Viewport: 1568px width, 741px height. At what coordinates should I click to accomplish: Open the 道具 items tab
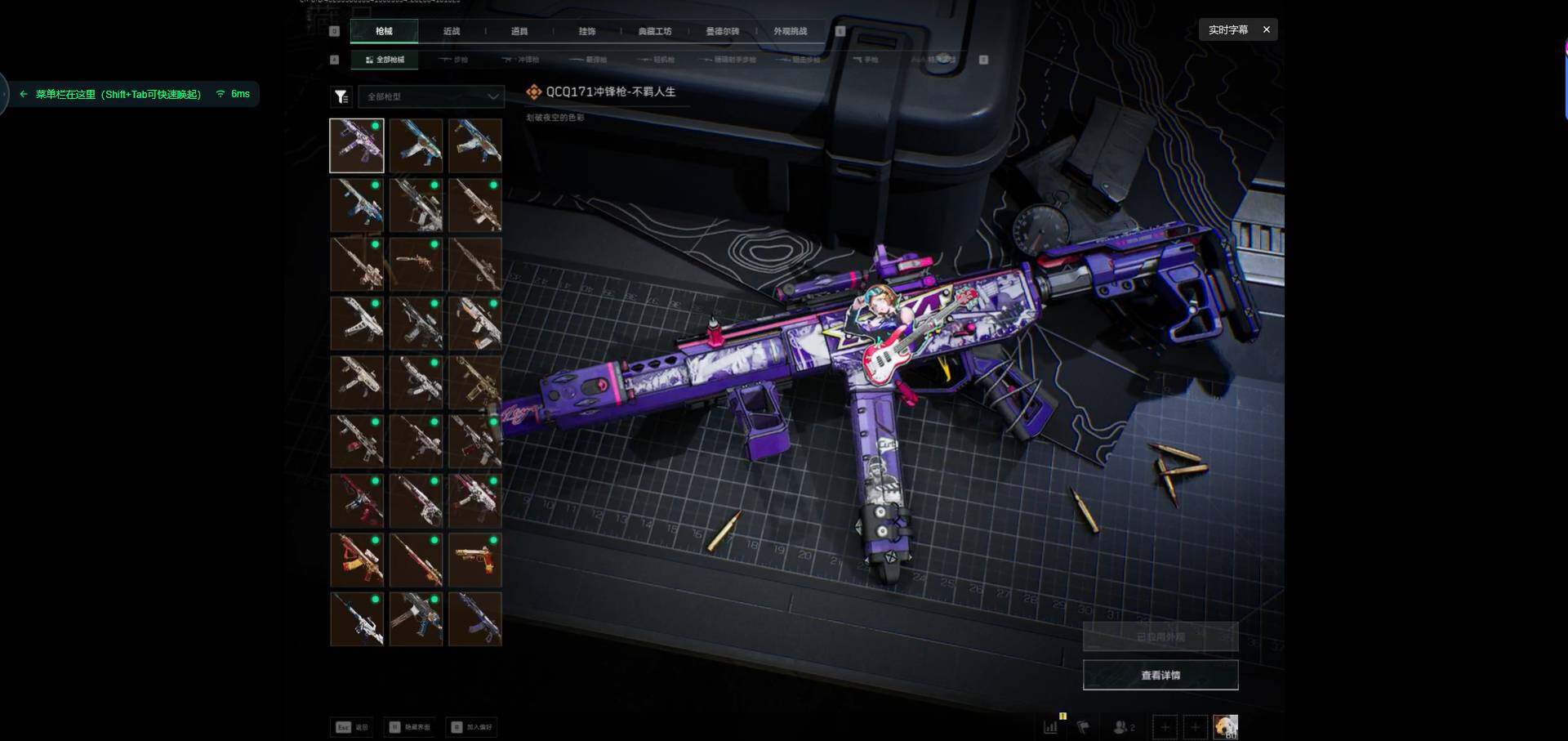[x=519, y=31]
